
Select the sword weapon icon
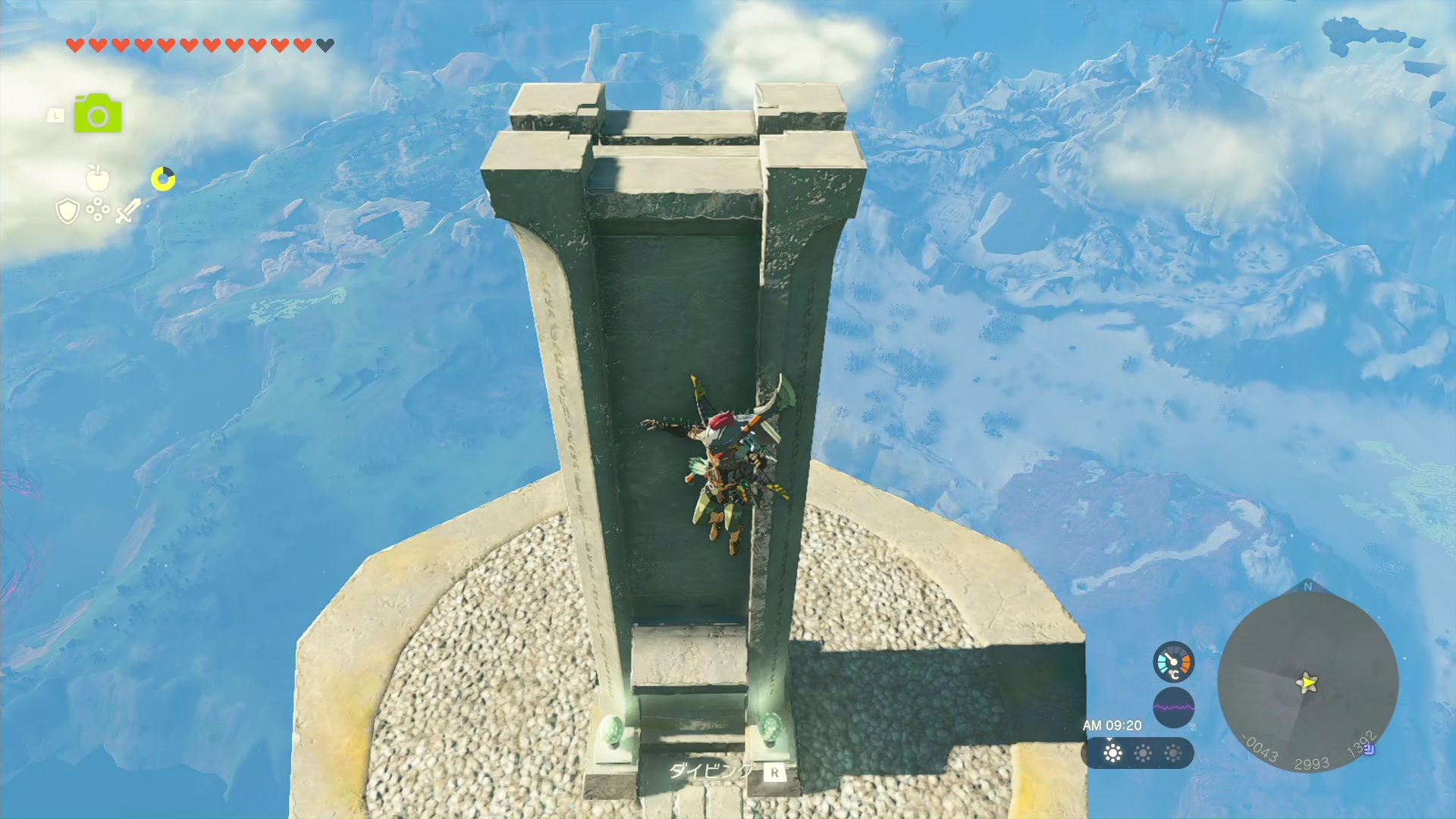pos(128,210)
